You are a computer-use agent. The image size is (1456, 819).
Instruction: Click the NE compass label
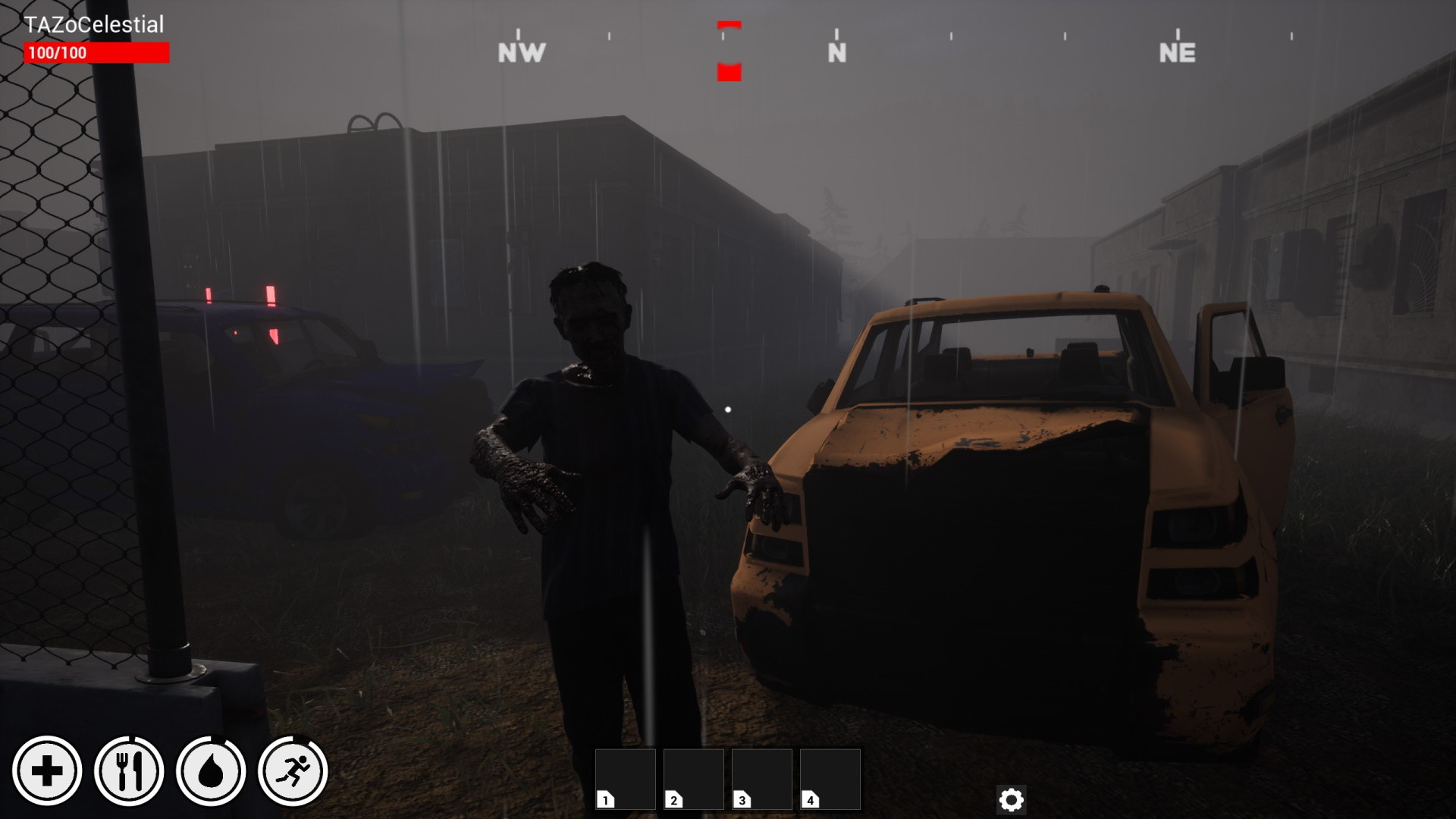pyautogui.click(x=1178, y=52)
